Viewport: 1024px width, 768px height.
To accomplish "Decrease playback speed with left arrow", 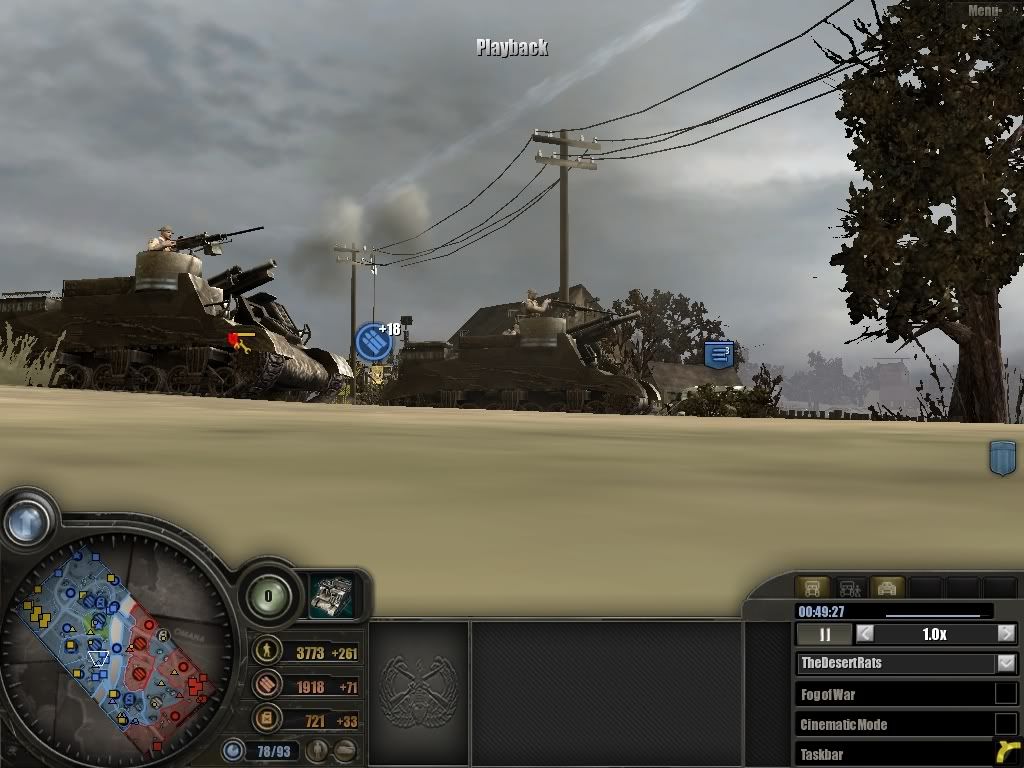I will tap(865, 634).
